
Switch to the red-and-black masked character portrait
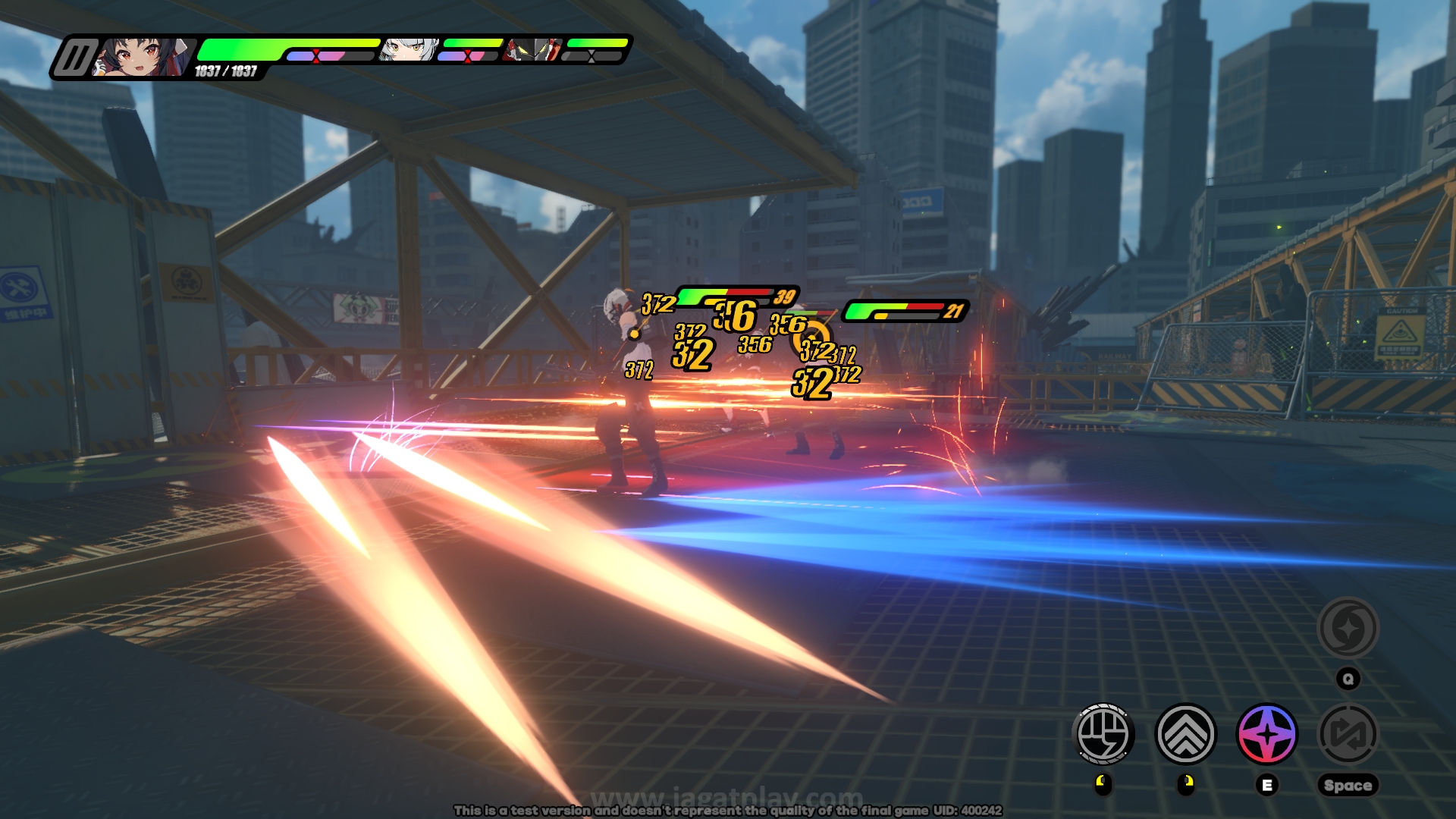(534, 50)
